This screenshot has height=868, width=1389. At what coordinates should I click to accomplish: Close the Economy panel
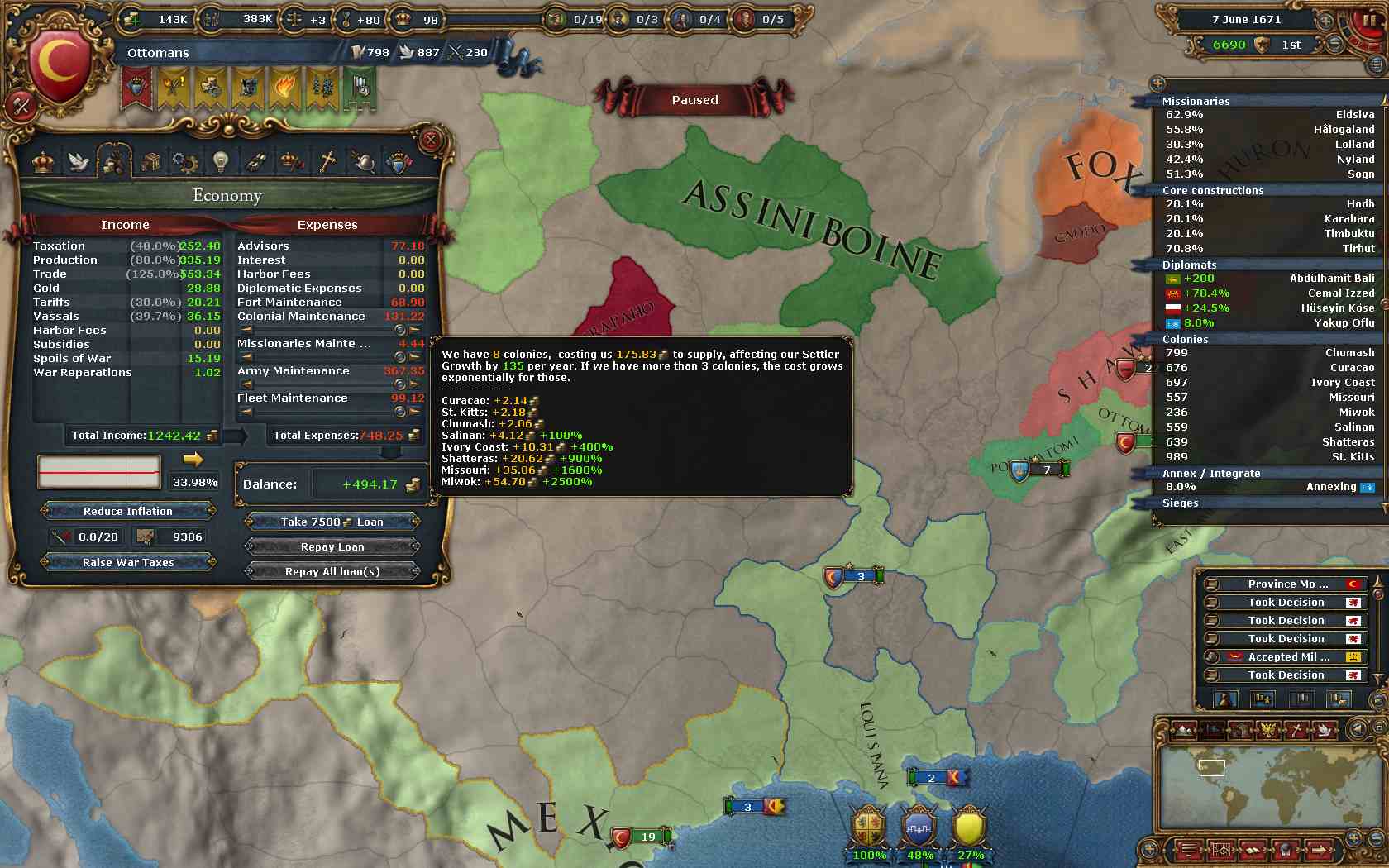pyautogui.click(x=430, y=141)
